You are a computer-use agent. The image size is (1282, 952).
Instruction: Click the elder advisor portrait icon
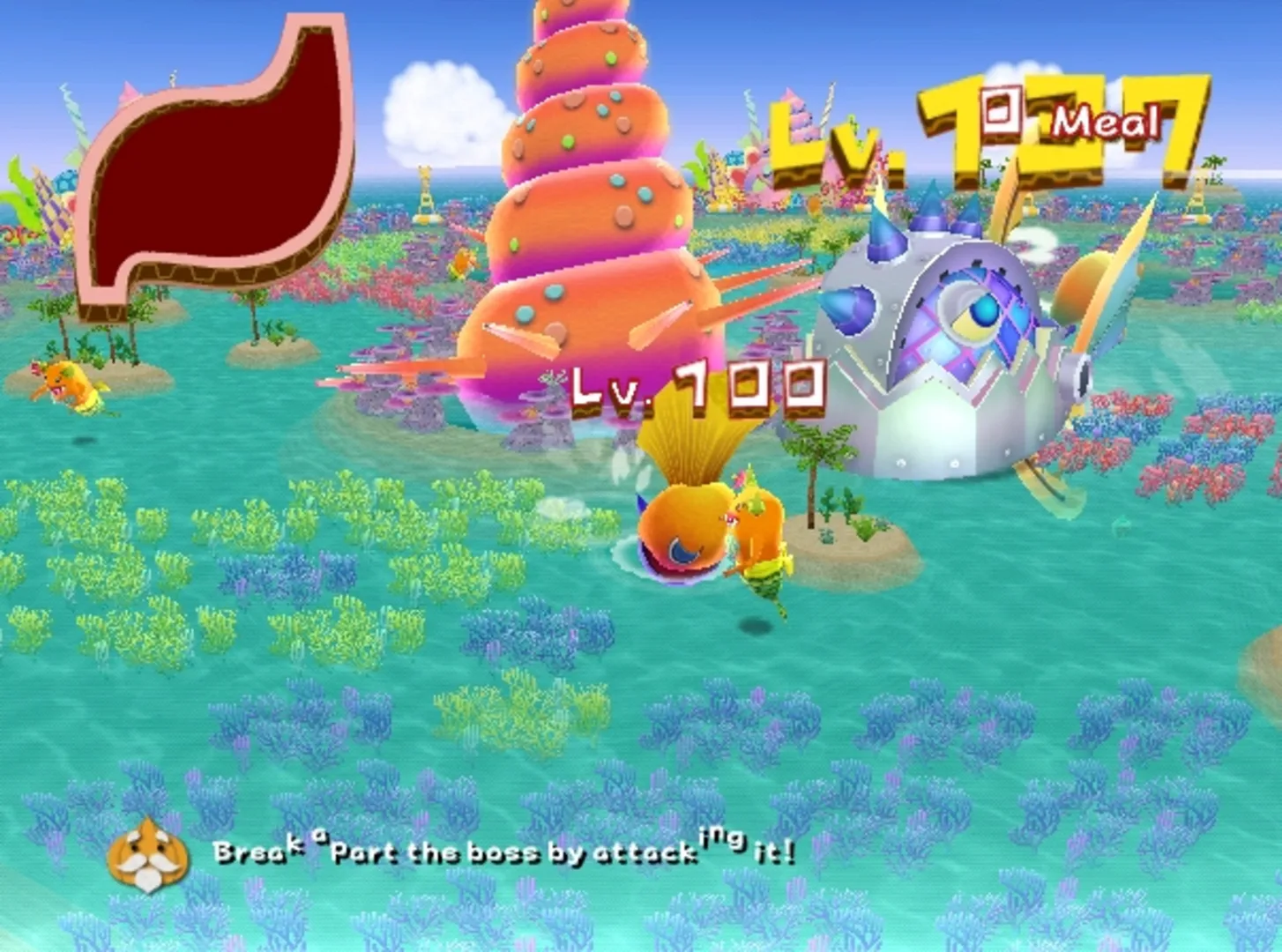pos(150,852)
